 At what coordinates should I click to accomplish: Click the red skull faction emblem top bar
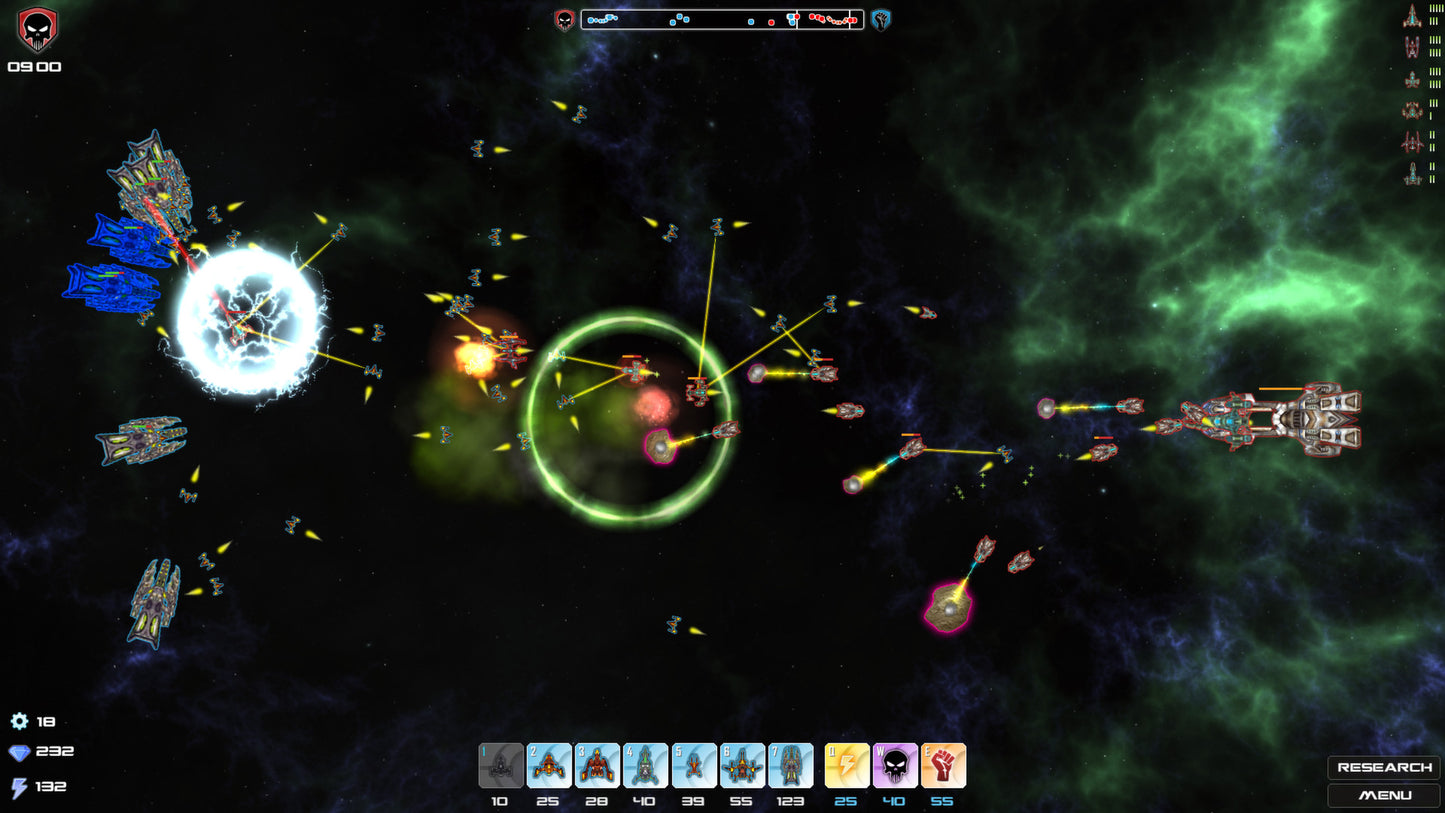(x=563, y=18)
